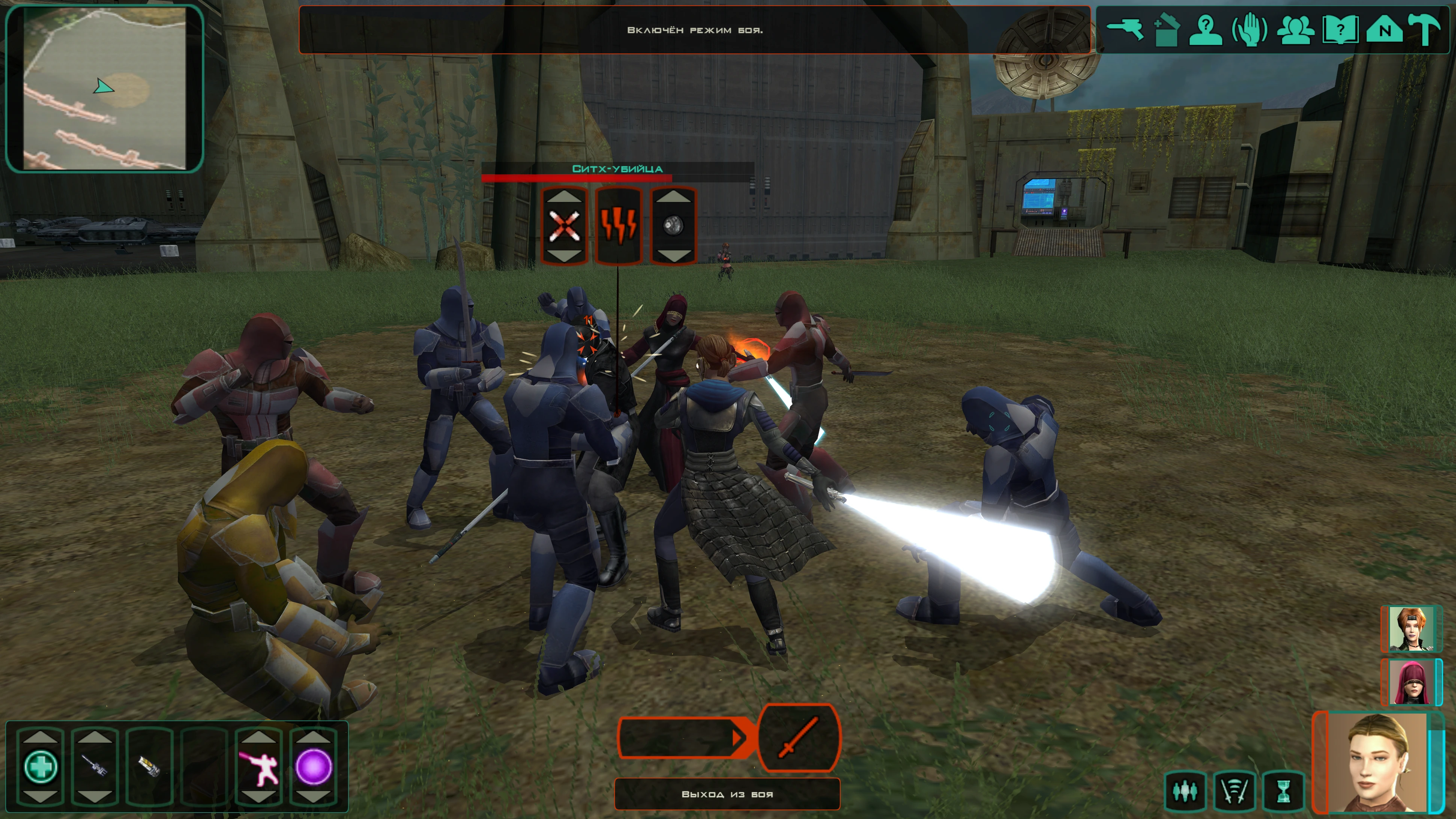Open the journal book icon
The width and height of the screenshot is (1456, 819).
(1340, 29)
